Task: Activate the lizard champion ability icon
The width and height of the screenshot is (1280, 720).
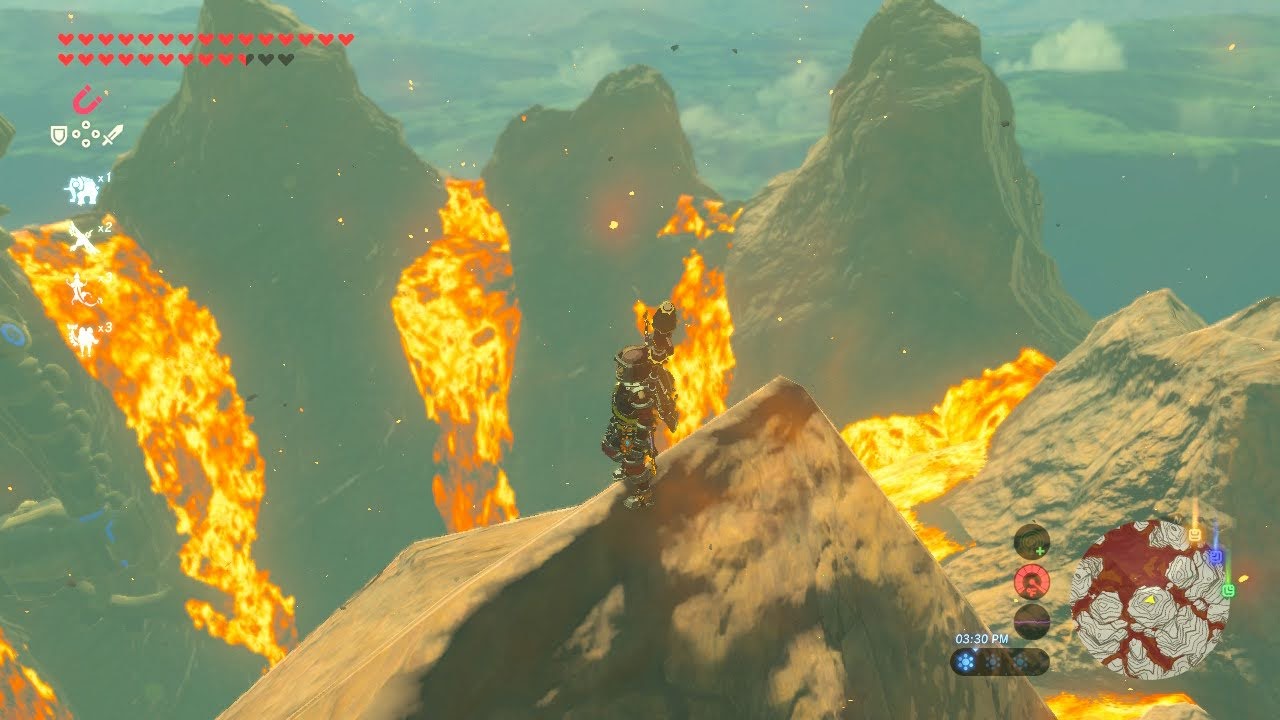Action: pos(81,289)
